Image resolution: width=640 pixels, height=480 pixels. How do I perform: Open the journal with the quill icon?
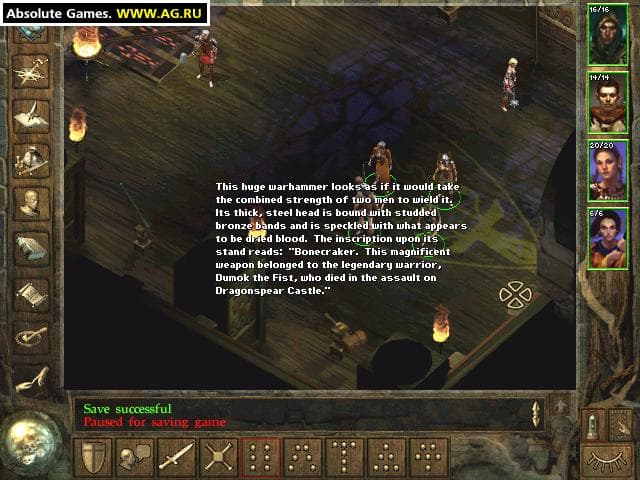point(31,112)
